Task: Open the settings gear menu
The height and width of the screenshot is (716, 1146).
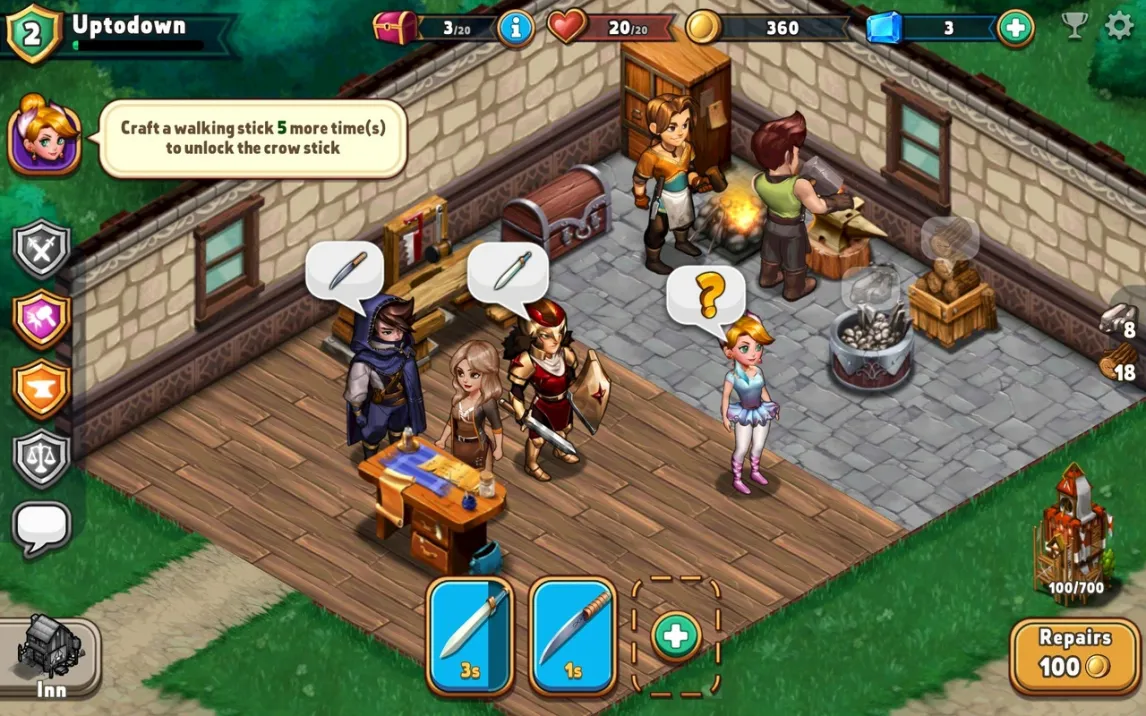Action: click(1120, 26)
